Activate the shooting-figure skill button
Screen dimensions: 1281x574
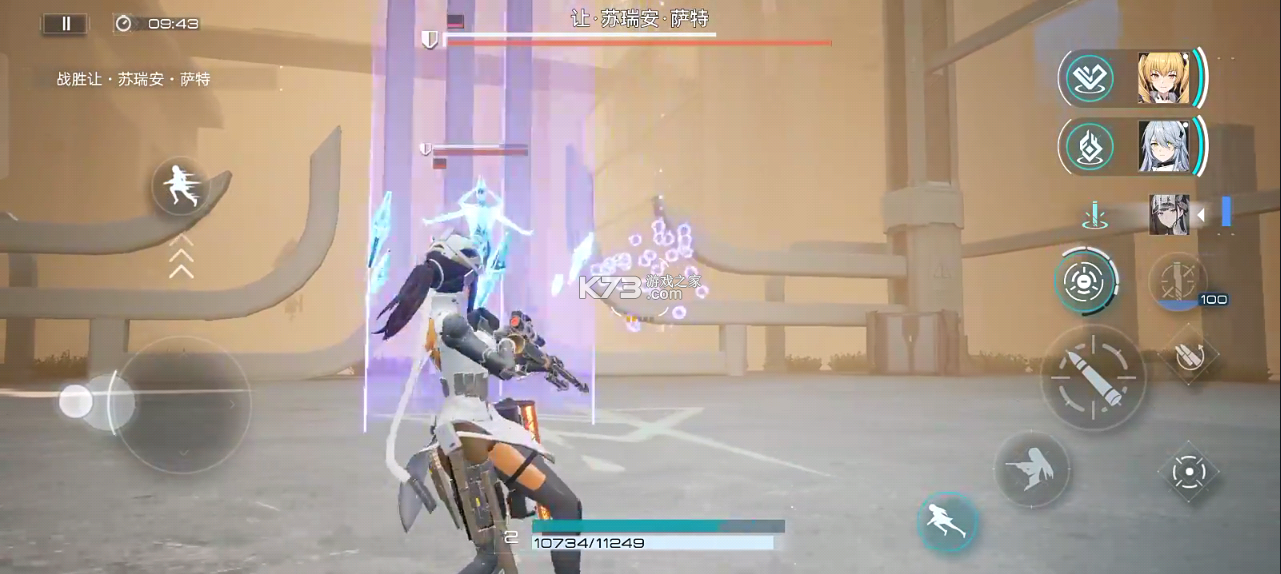click(1031, 469)
